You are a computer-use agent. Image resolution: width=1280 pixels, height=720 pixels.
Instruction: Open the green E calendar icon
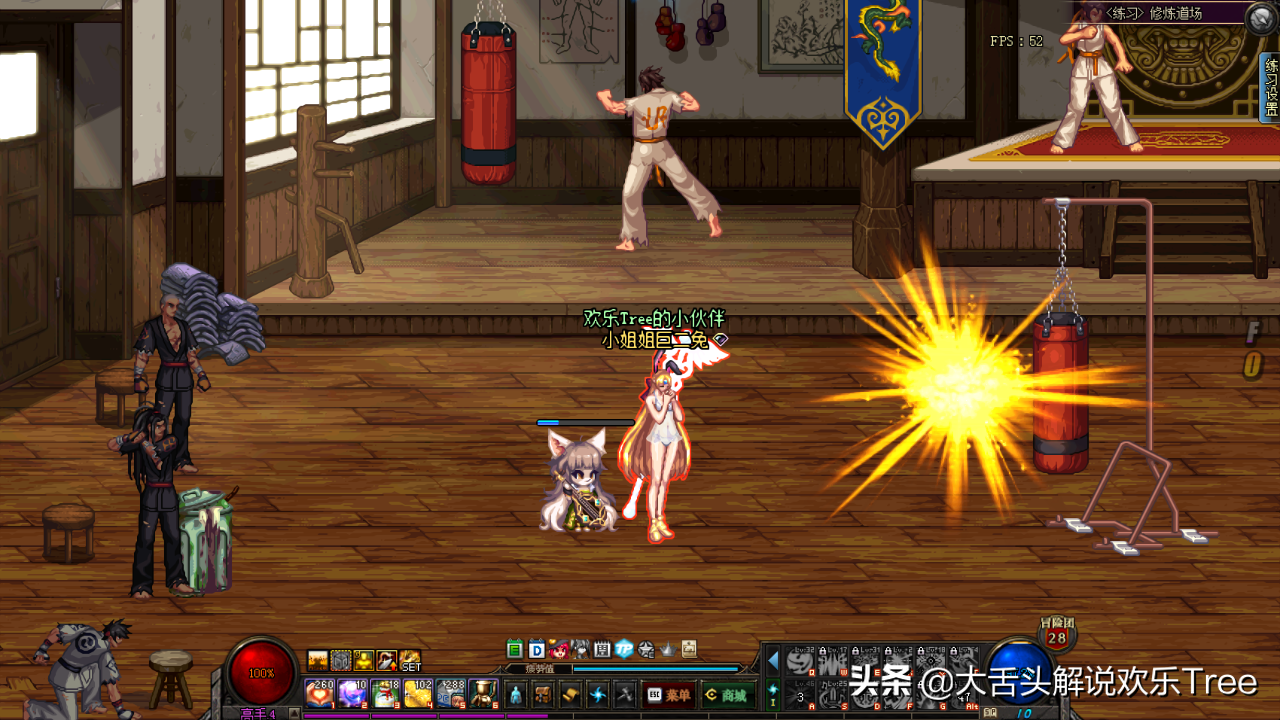(x=515, y=649)
